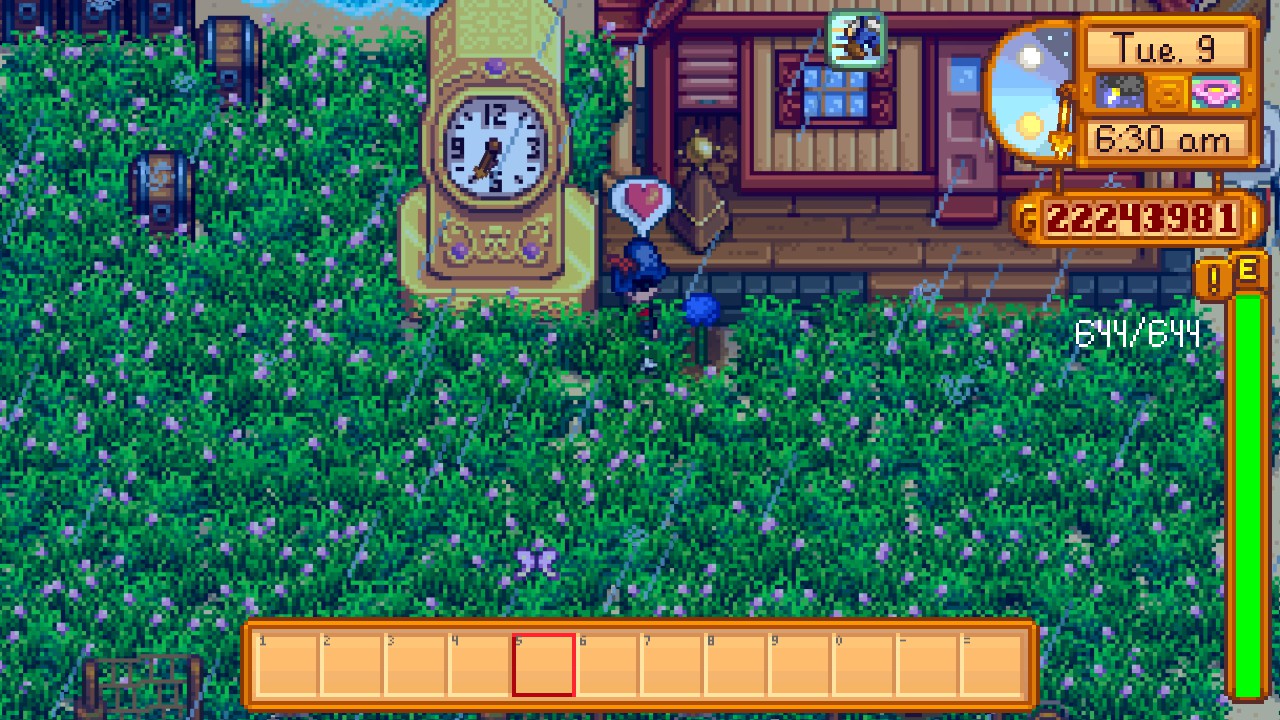Screen dimensions: 1280x720
Task: Click the purple butterfly in the grass
Action: click(x=536, y=563)
